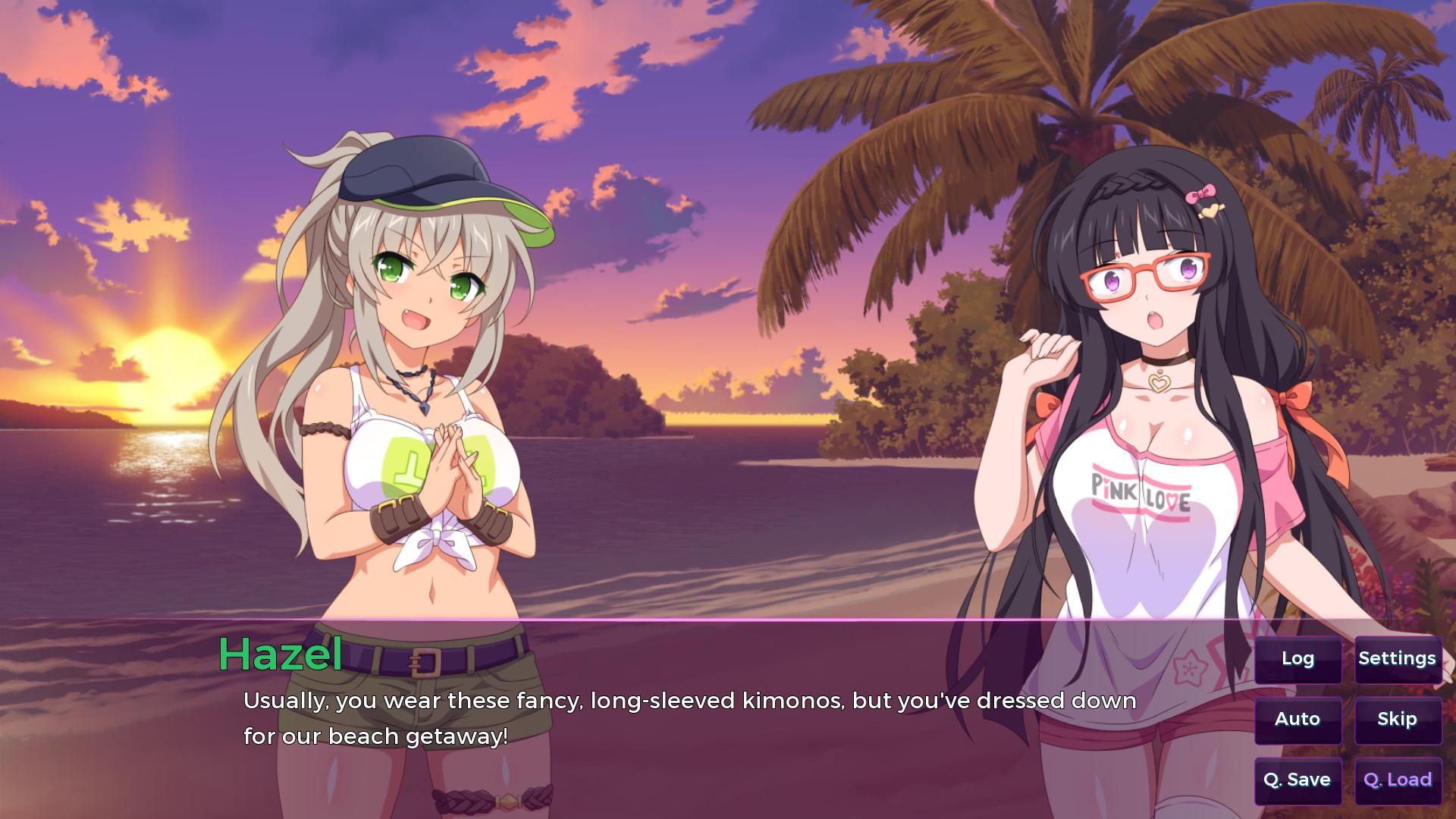Click the red-framed glasses on the right girl
The height and width of the screenshot is (819, 1456).
click(x=1145, y=275)
